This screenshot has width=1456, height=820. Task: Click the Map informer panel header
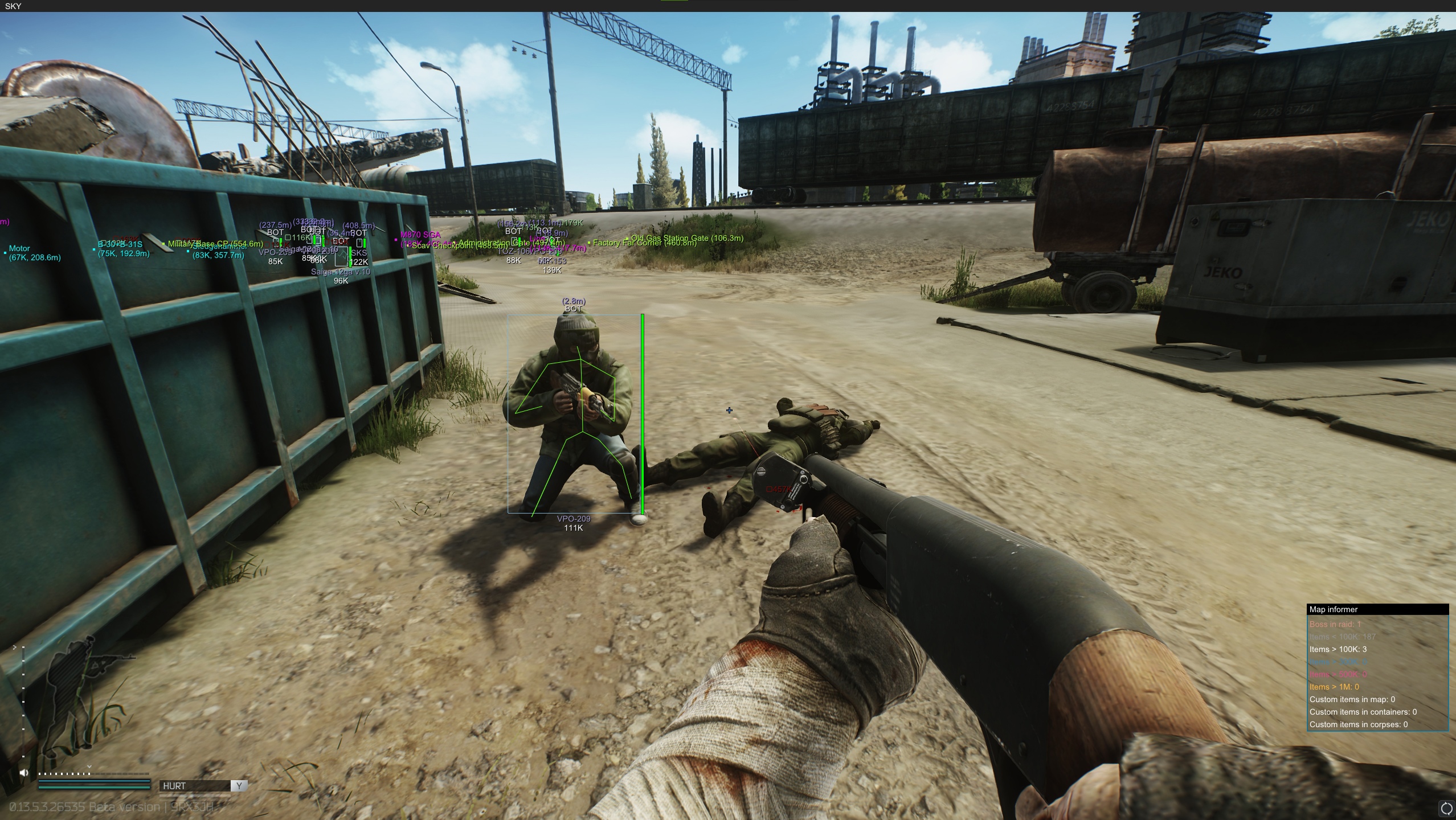click(x=1377, y=609)
